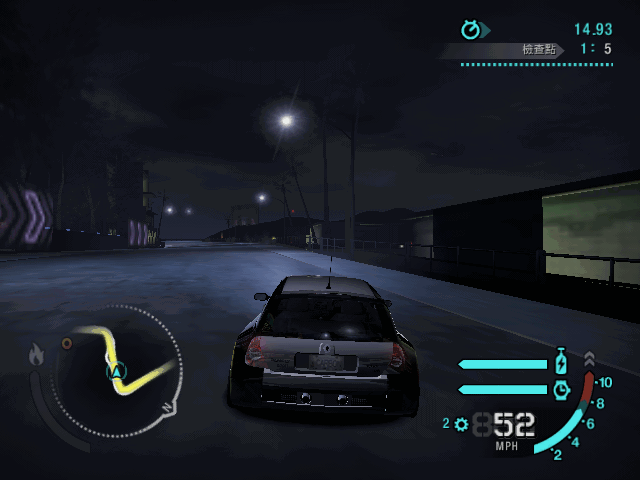Activate the speedbreaker stopwatch icon
Image resolution: width=640 pixels, height=480 pixels.
click(x=561, y=388)
